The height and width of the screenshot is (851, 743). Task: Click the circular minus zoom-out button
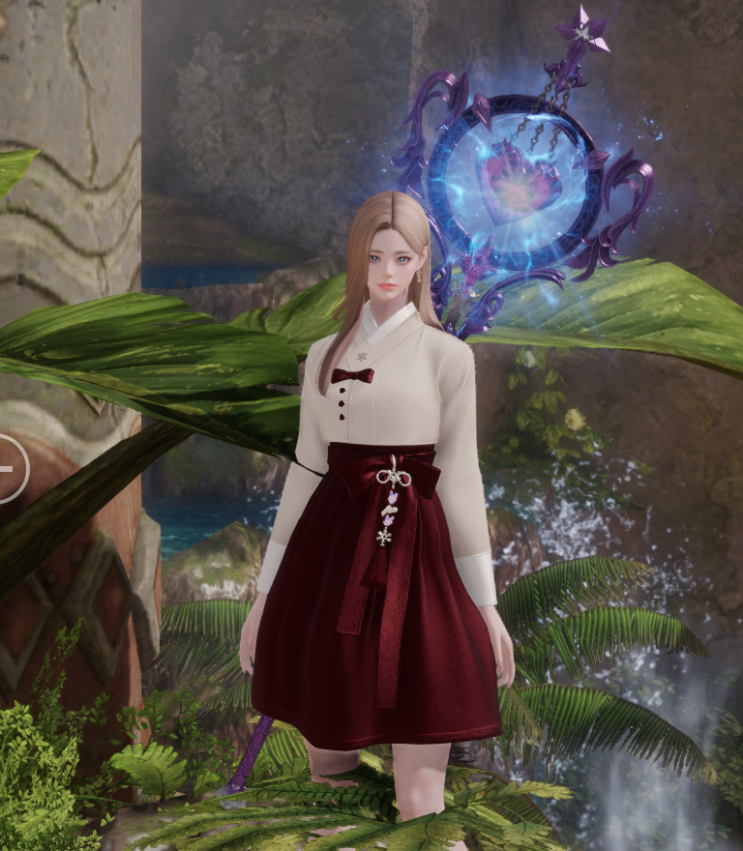[x=8, y=468]
